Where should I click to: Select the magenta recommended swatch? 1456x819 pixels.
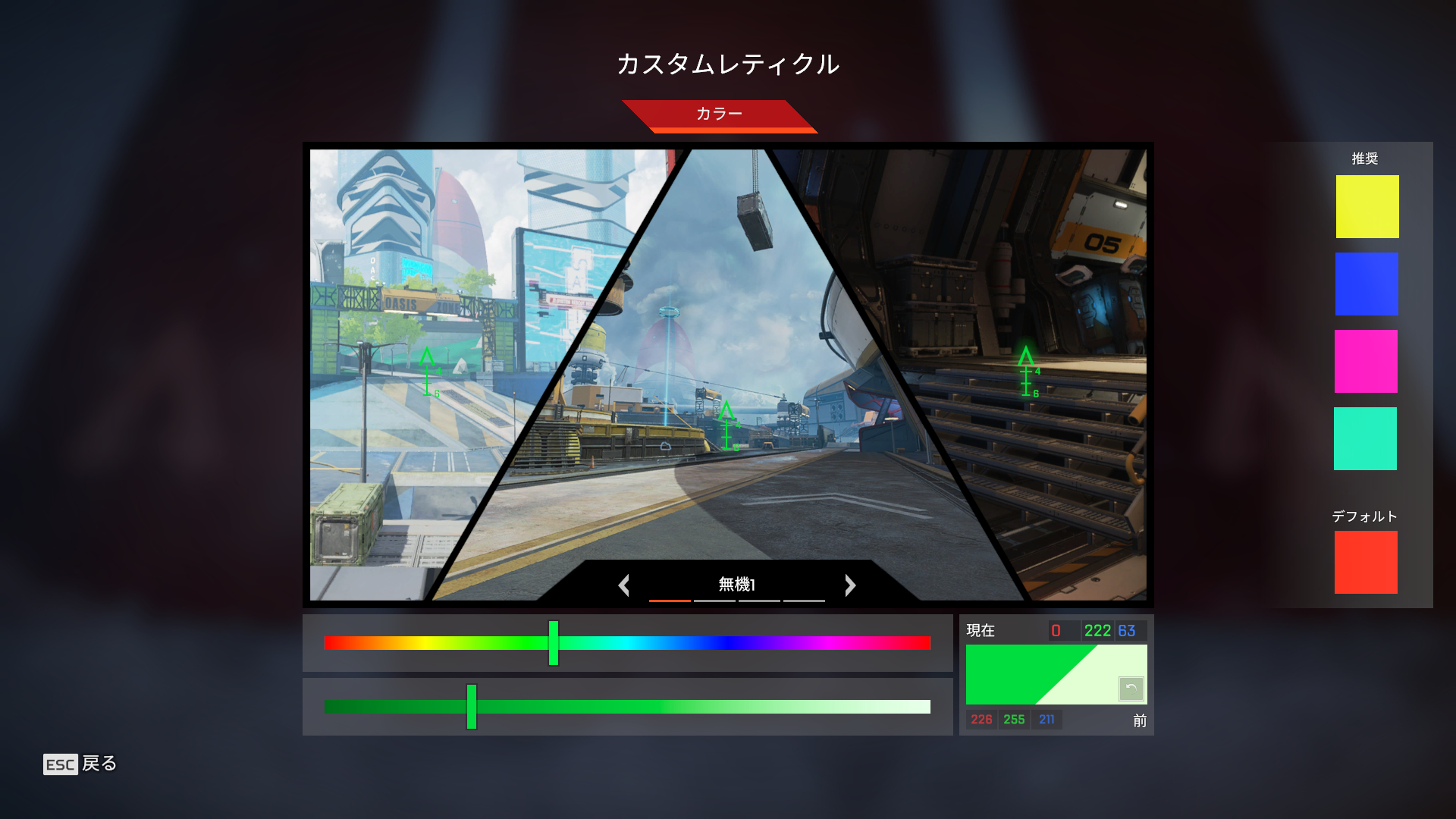(1367, 362)
